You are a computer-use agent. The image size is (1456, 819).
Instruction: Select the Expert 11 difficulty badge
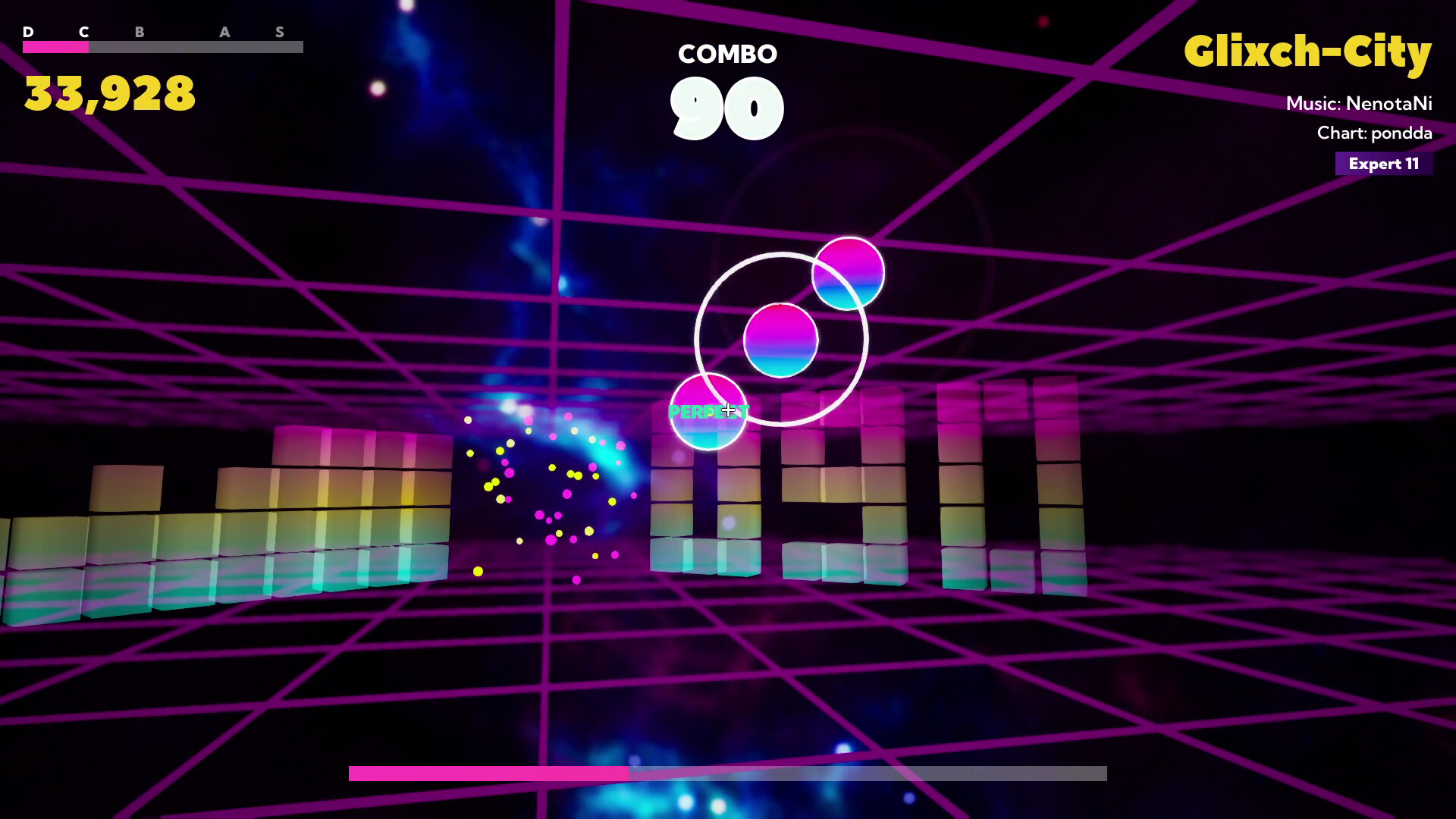click(x=1383, y=164)
